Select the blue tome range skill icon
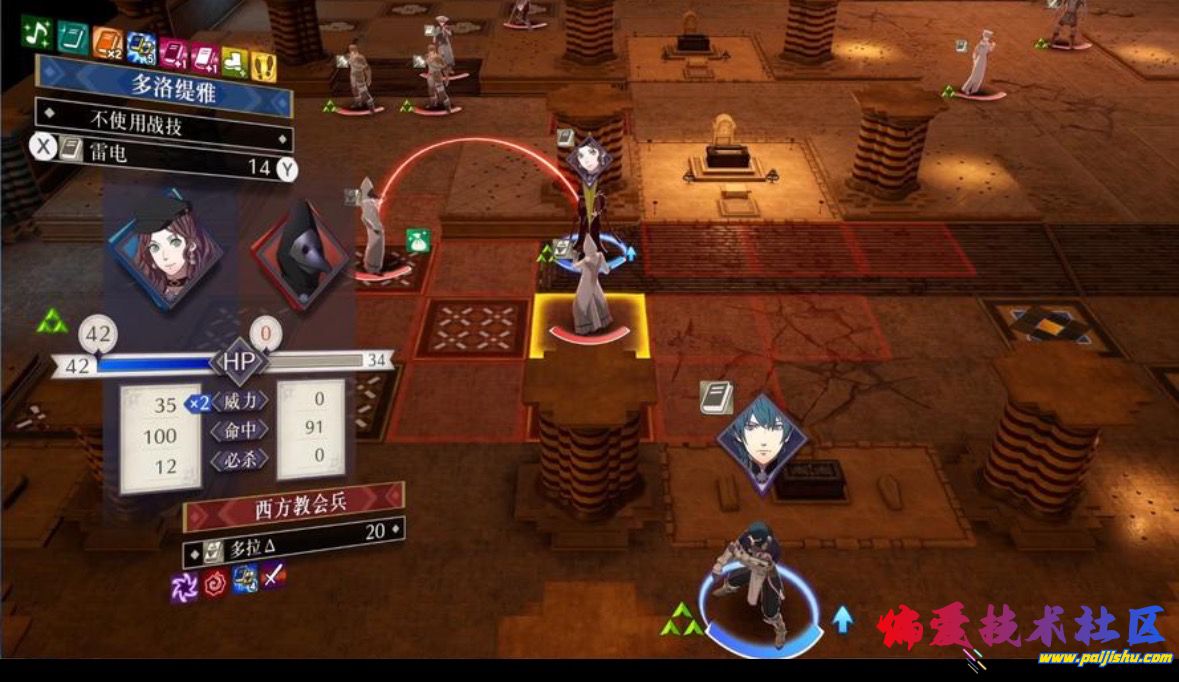The image size is (1179, 682). coord(141,47)
